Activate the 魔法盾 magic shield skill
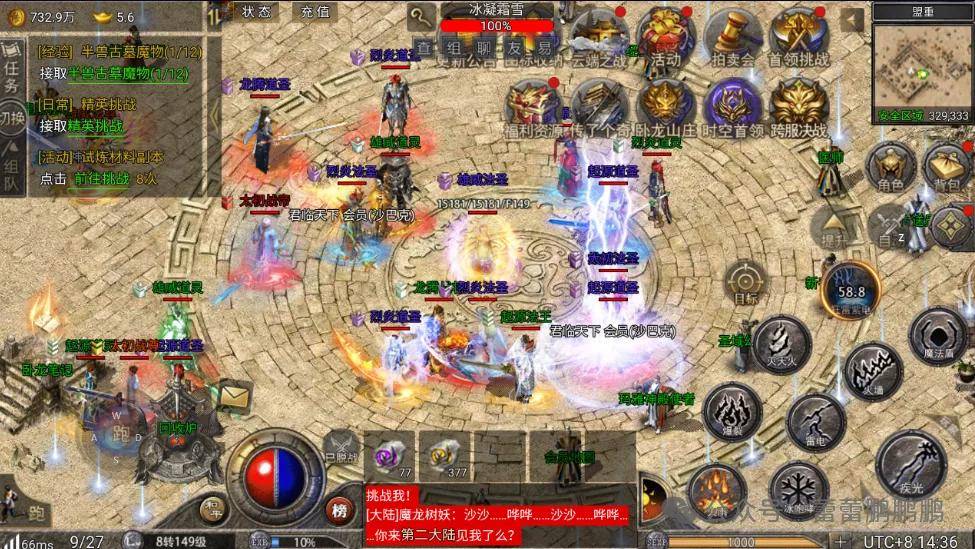Image resolution: width=975 pixels, height=549 pixels. point(938,335)
